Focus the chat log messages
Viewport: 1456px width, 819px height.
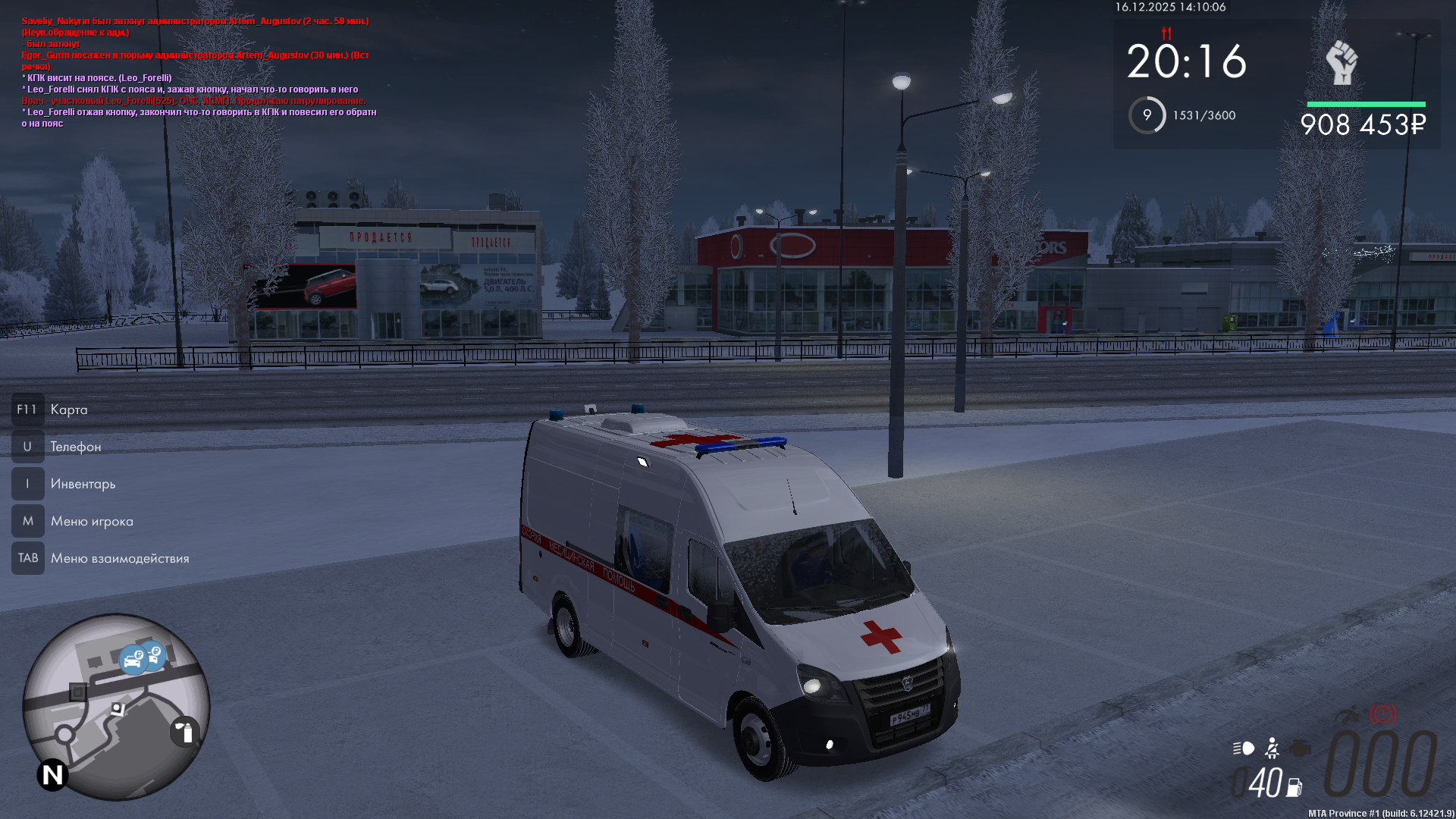[199, 72]
